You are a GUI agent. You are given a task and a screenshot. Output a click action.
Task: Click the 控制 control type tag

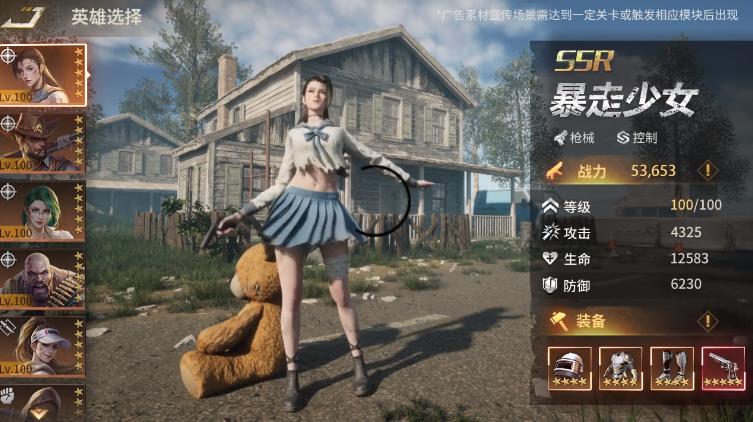(636, 137)
